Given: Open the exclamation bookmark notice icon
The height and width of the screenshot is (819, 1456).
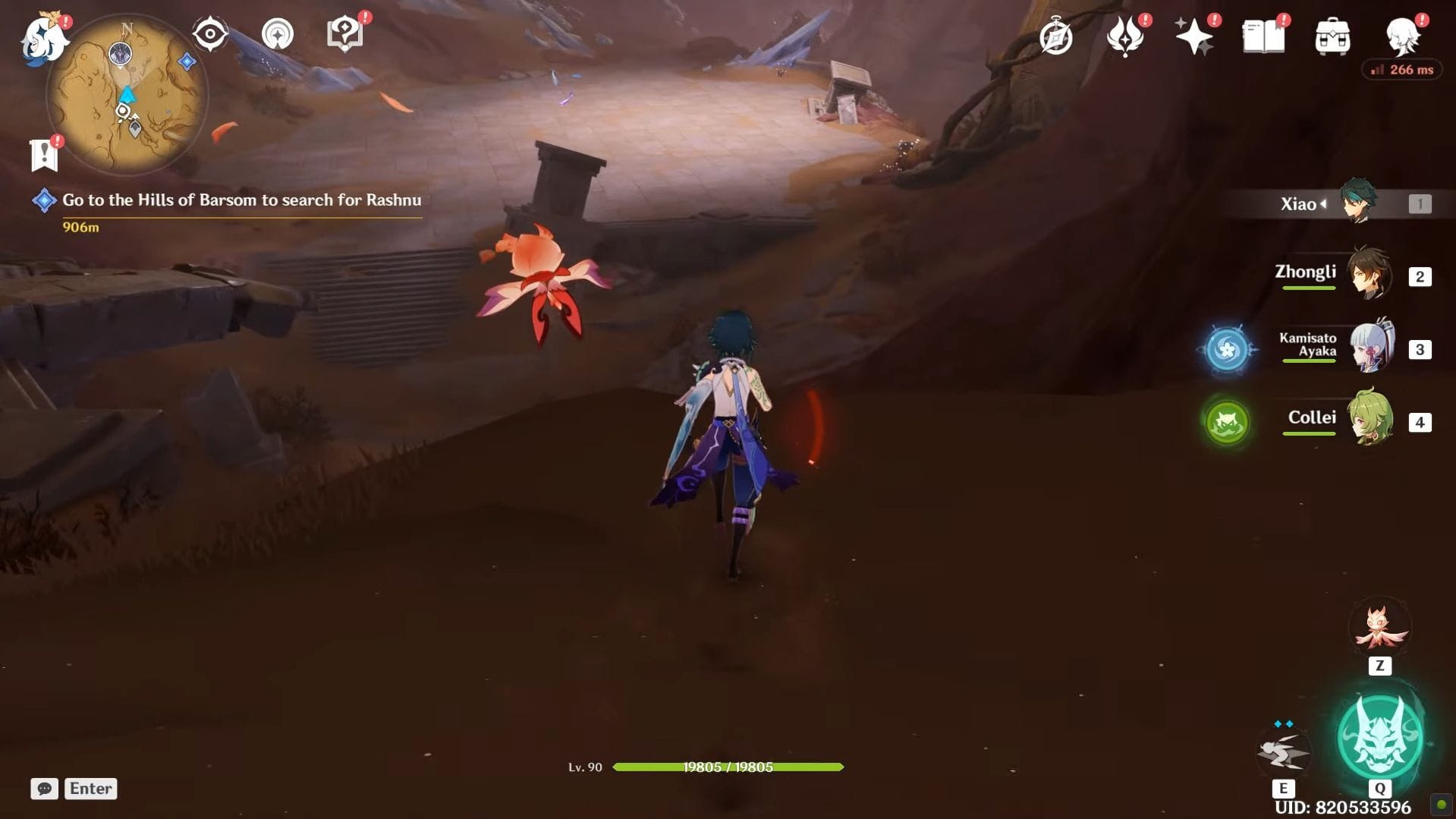Looking at the screenshot, I should (45, 154).
